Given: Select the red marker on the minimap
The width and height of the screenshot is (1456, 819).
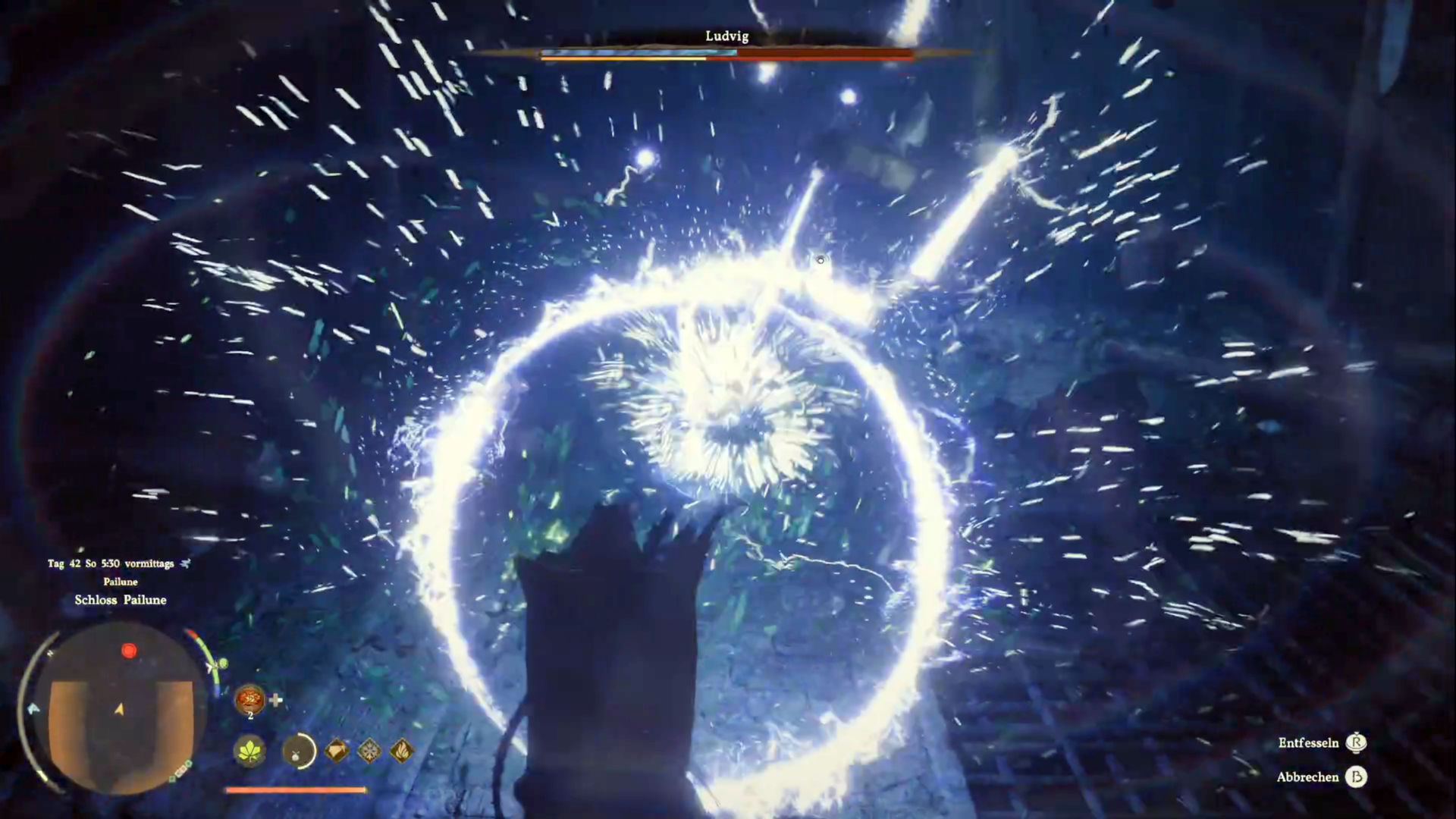Looking at the screenshot, I should click(x=129, y=651).
